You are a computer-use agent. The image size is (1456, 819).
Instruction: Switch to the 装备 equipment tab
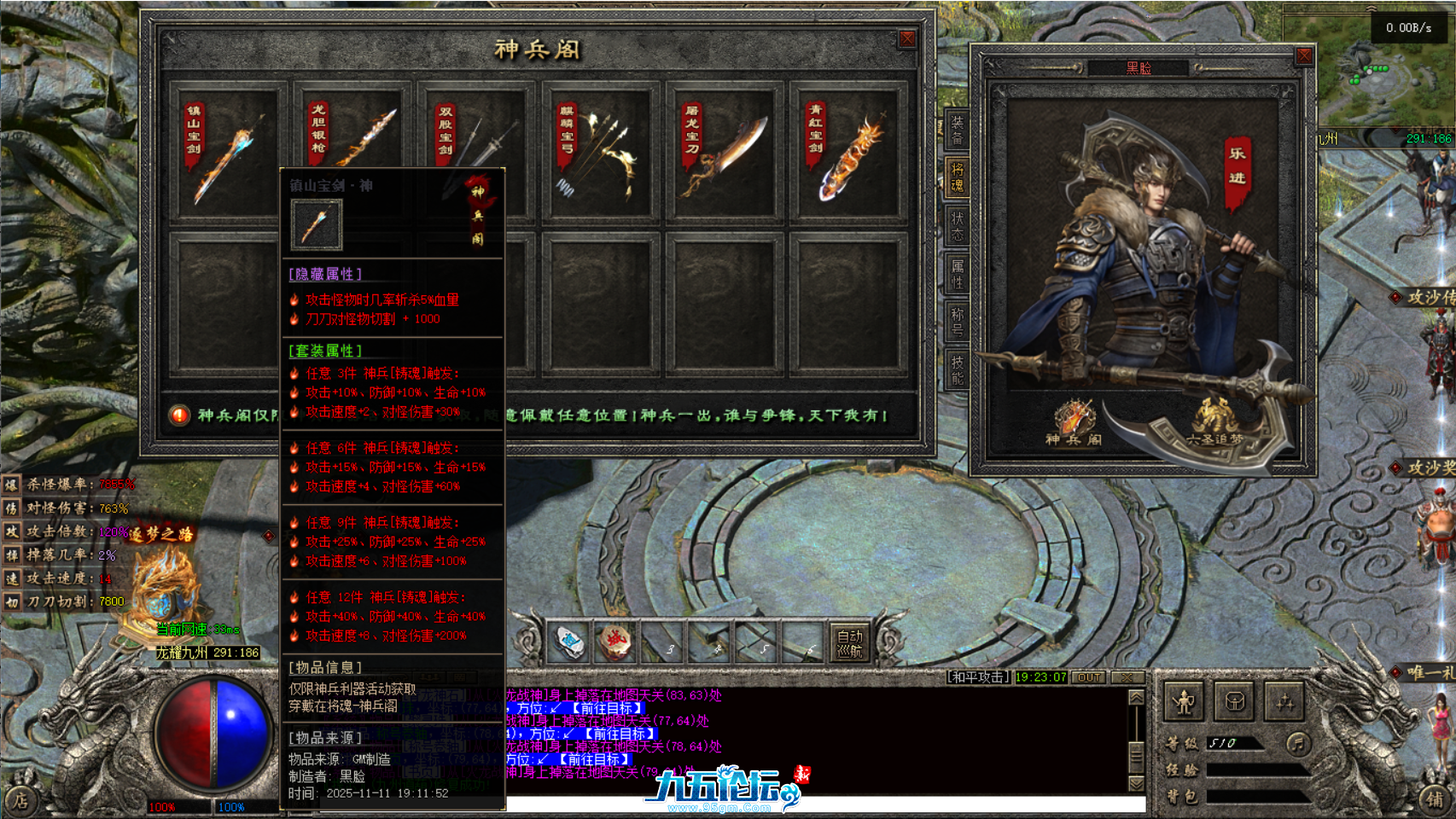tap(957, 130)
